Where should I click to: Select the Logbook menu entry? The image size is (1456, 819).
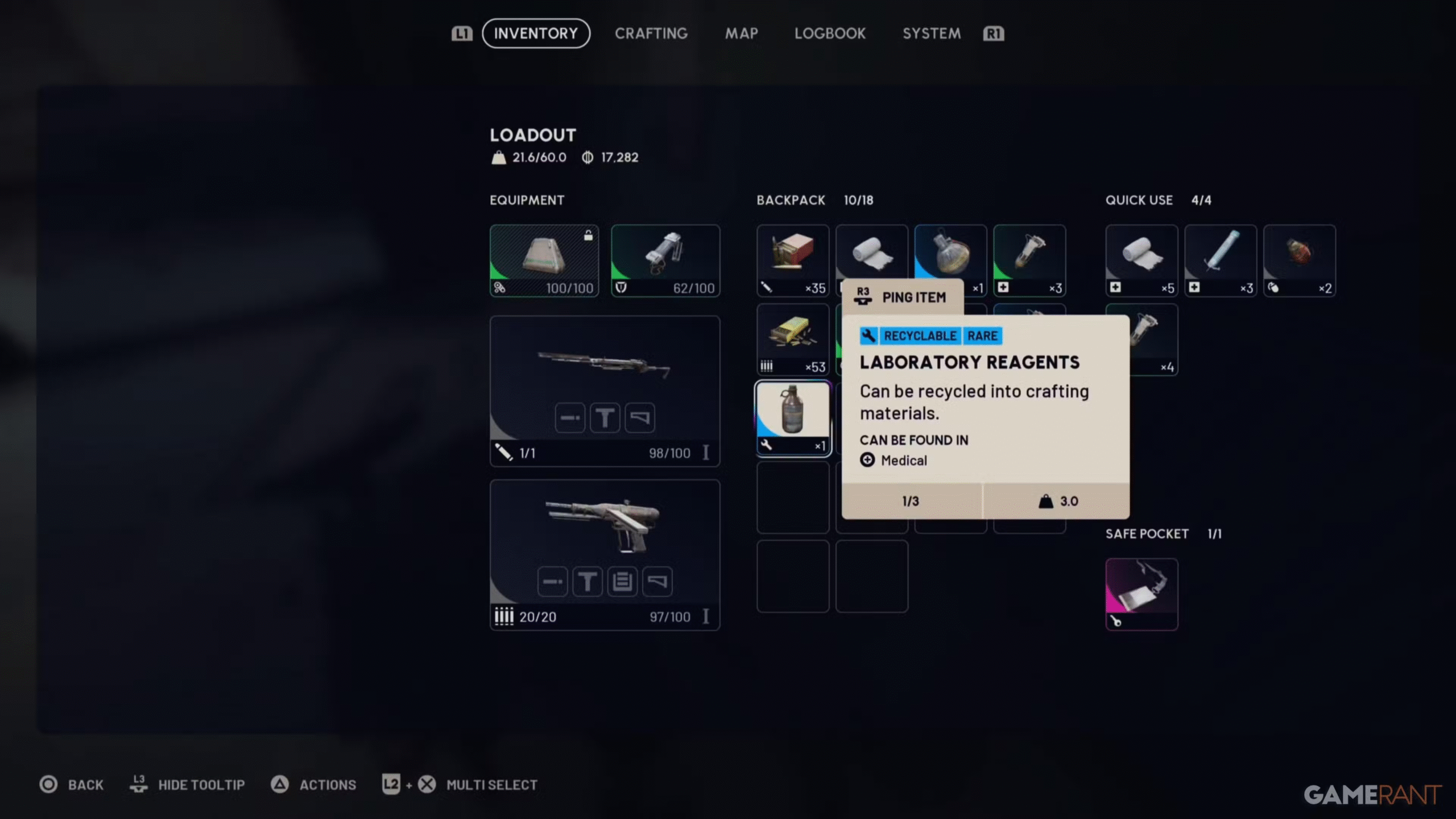(830, 33)
